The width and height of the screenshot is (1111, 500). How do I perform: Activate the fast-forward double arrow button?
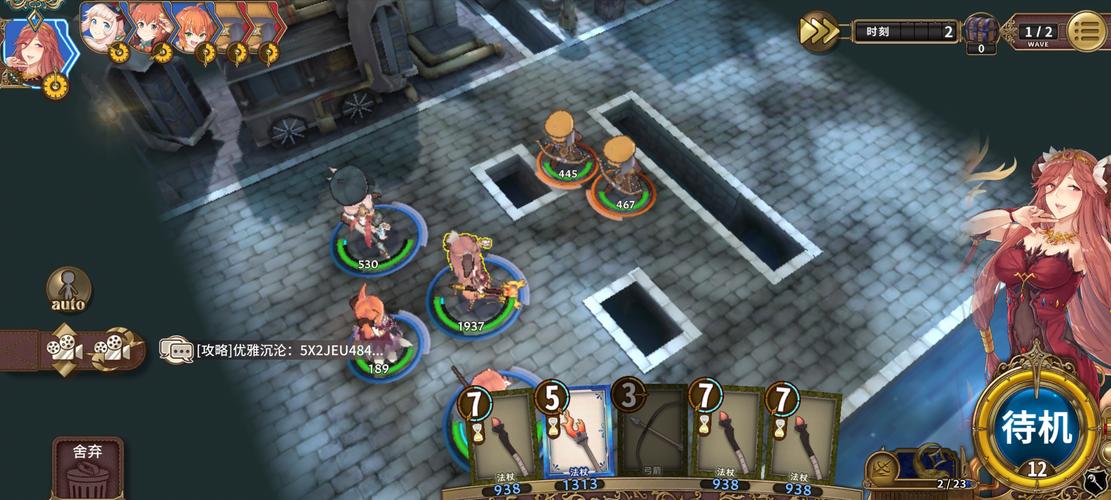click(x=819, y=31)
